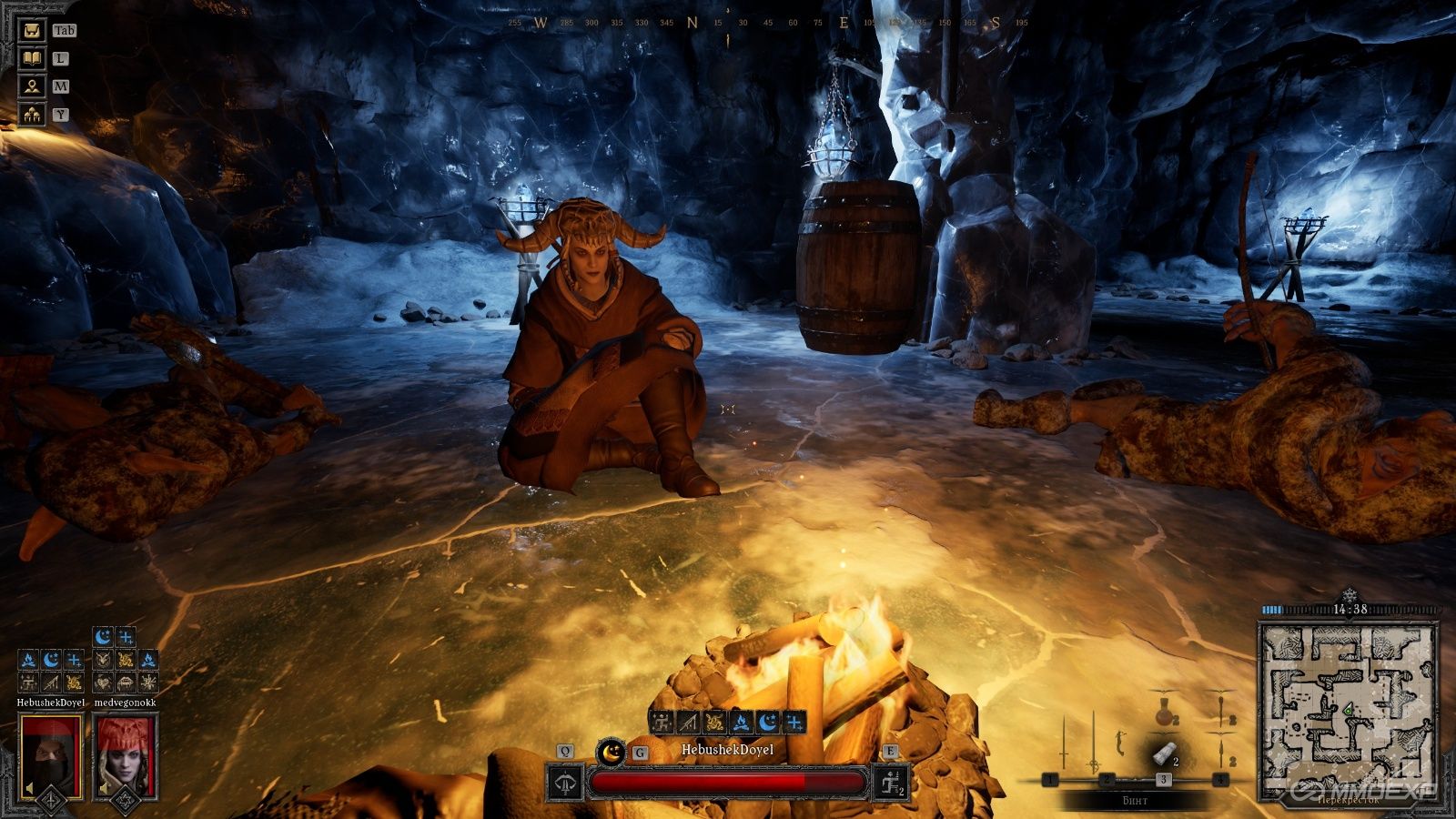
Task: Click the class emblem below HebushekDoyel's portrait
Action: pos(51,802)
